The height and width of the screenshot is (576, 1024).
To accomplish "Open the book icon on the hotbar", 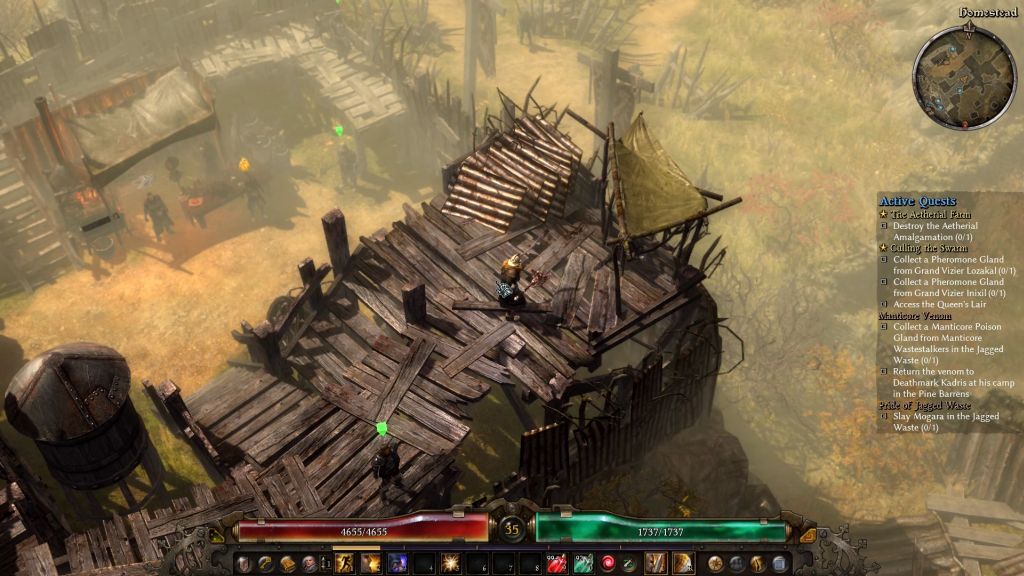I will tap(287, 564).
